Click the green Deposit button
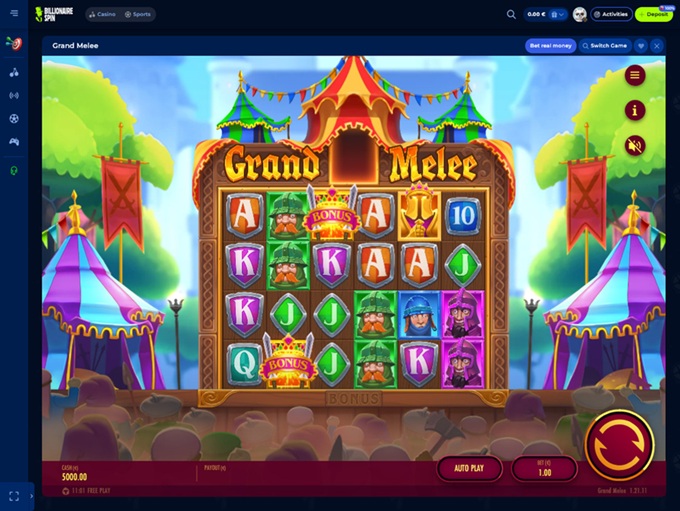The image size is (680, 511). (x=653, y=14)
